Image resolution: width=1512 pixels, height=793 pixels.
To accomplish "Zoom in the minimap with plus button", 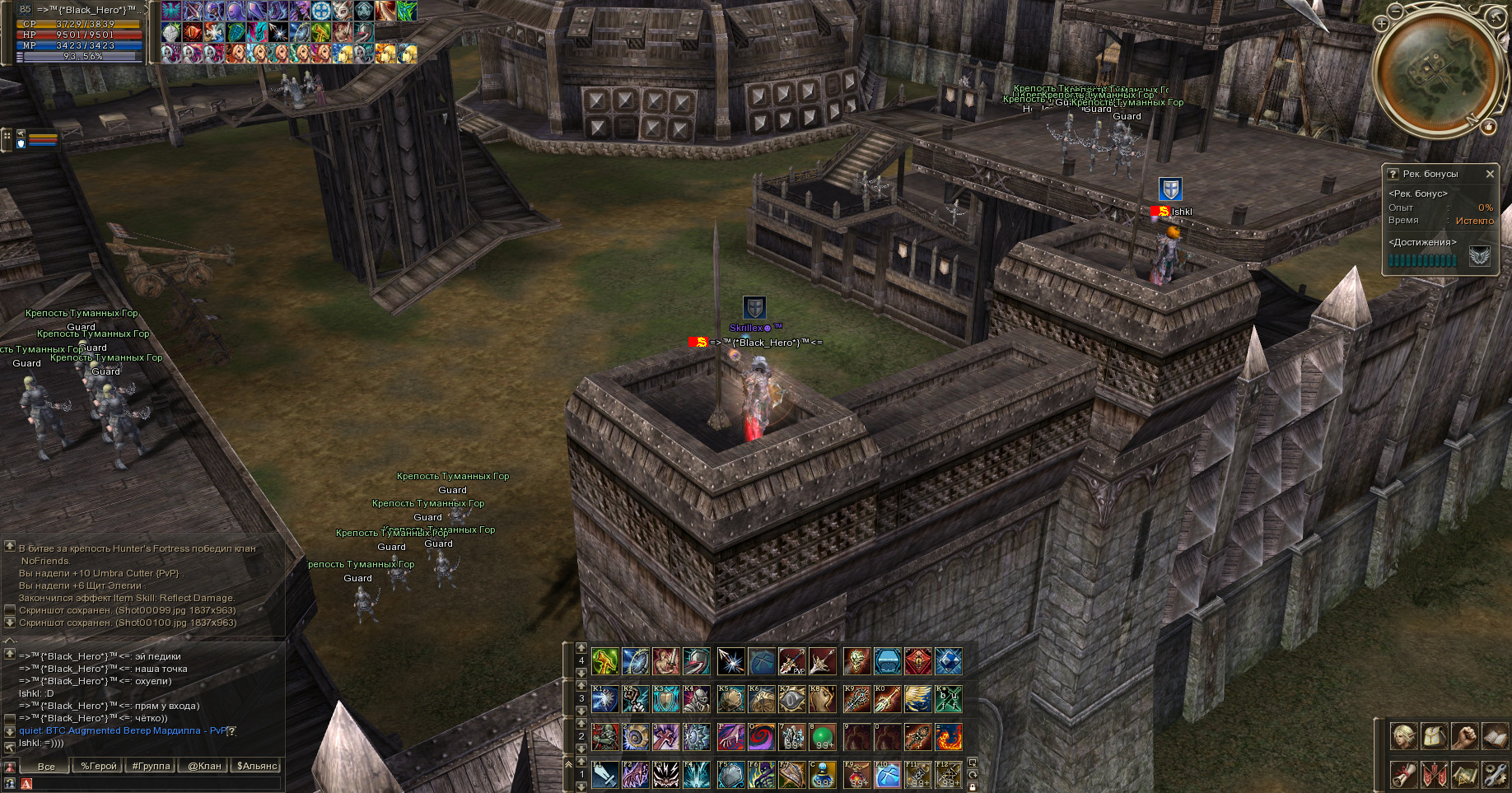I will [1381, 24].
